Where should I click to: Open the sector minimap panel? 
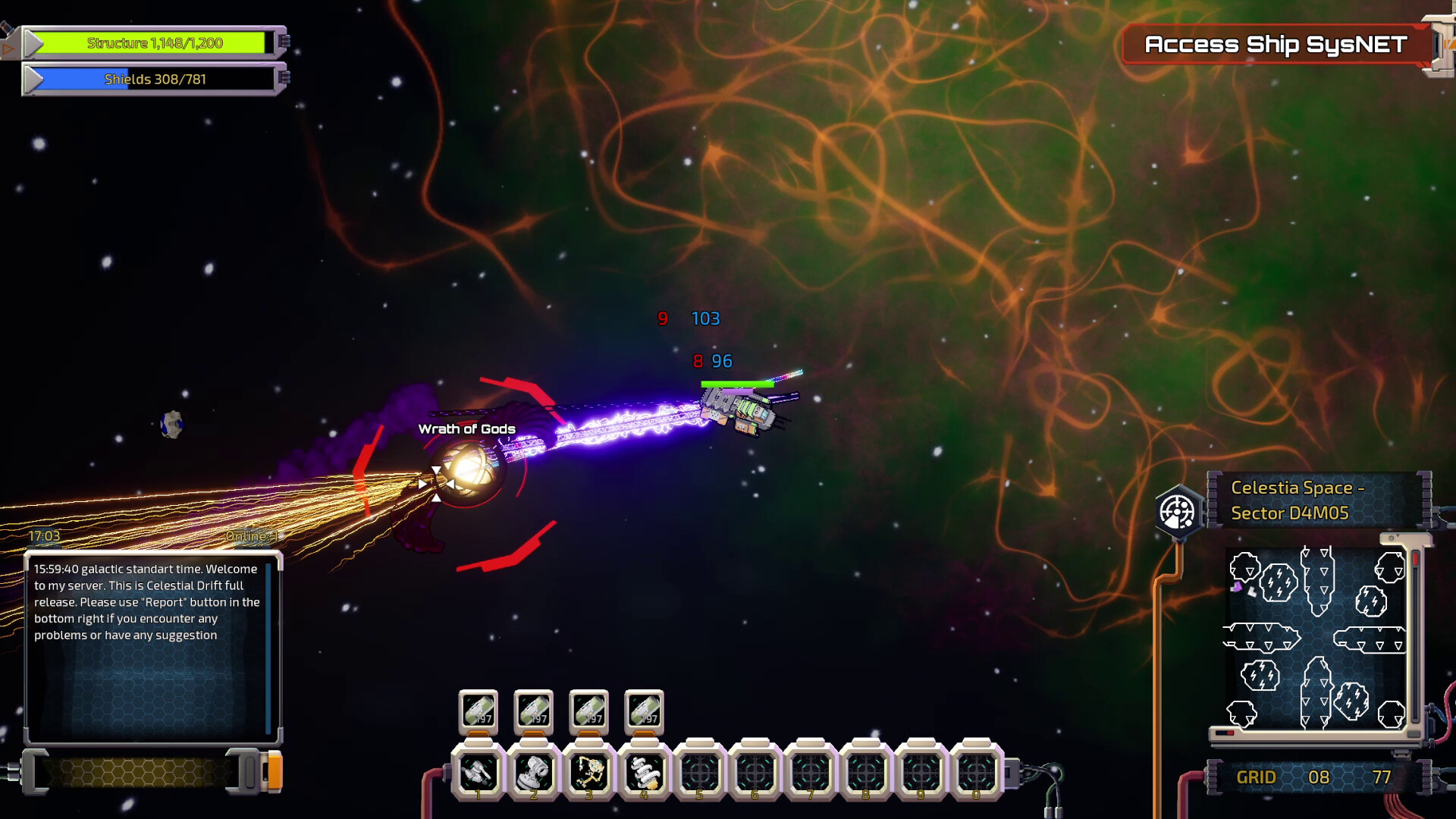[x=1316, y=637]
